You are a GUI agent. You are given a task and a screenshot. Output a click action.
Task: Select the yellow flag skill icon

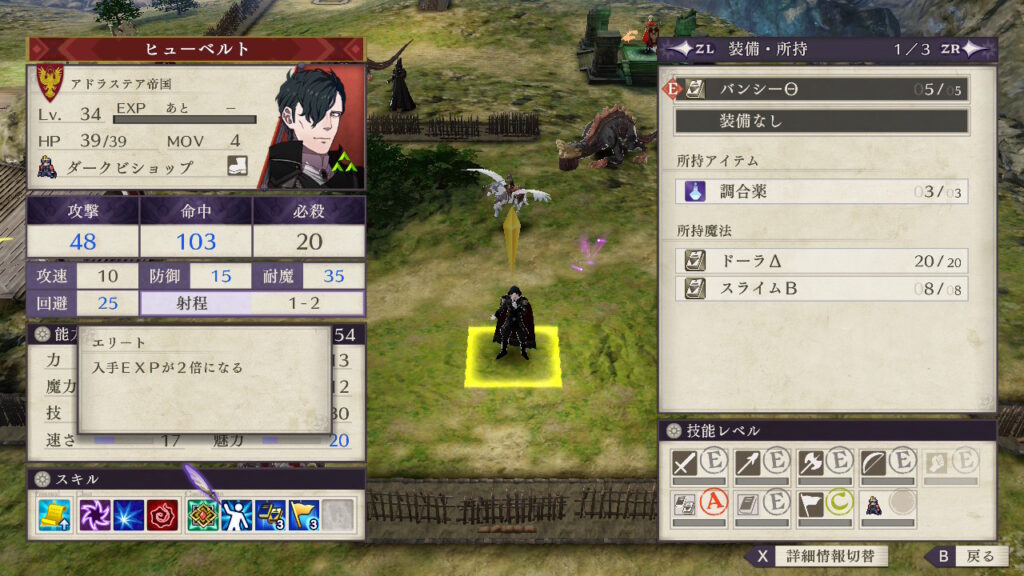coord(304,515)
